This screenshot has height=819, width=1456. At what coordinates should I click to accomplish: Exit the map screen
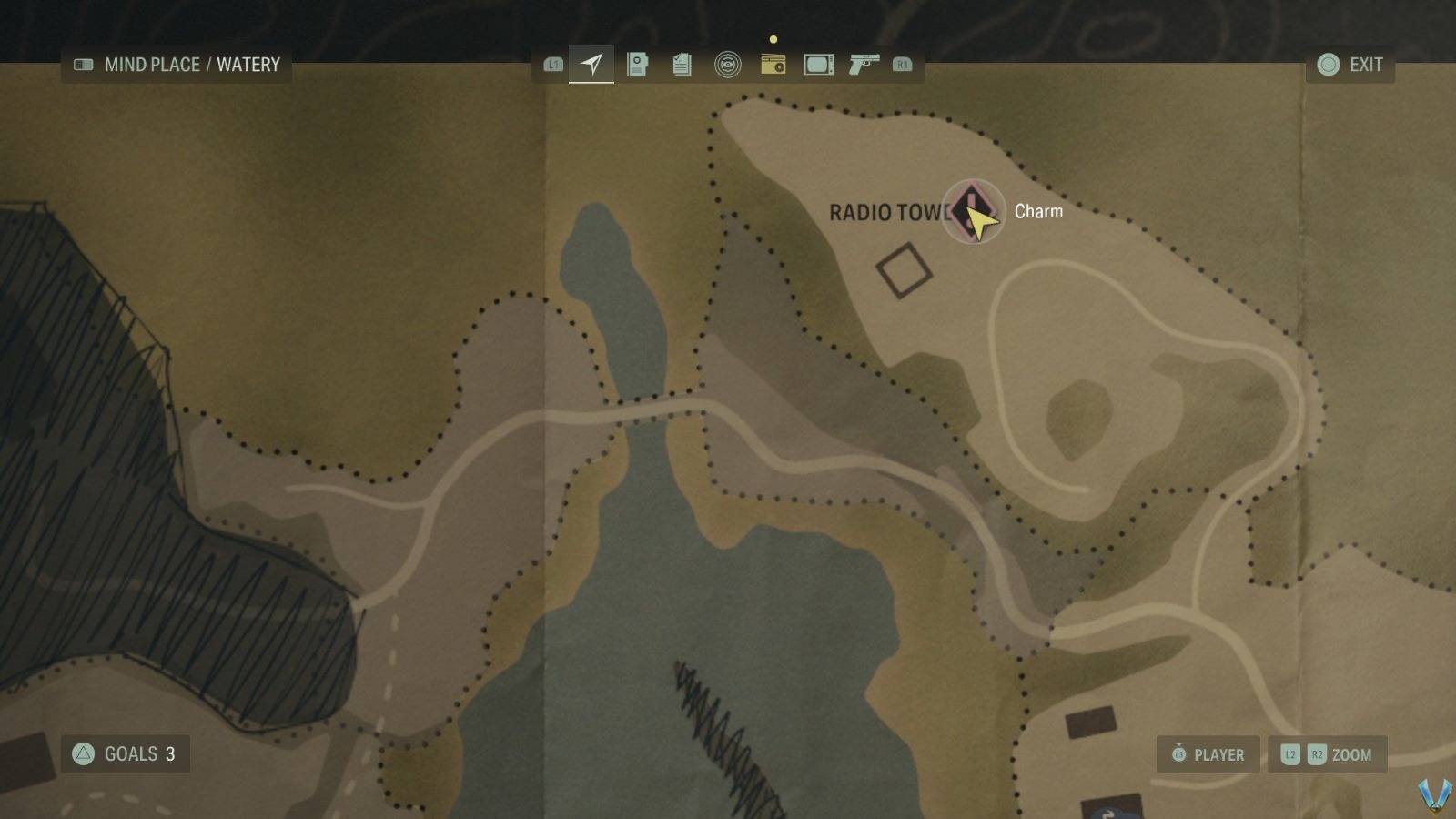click(1350, 65)
